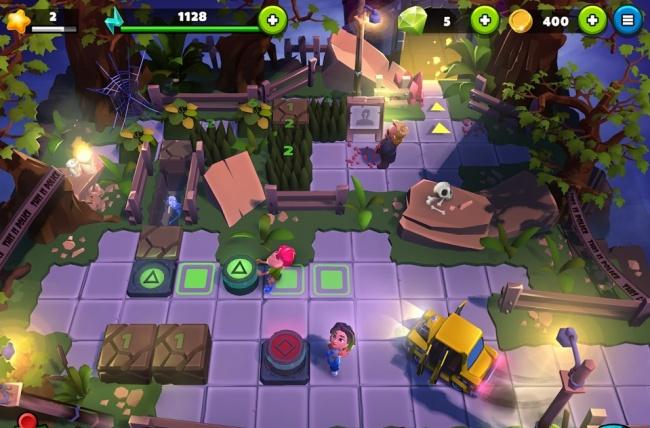Tap the teal energy bolt icon

[115, 20]
